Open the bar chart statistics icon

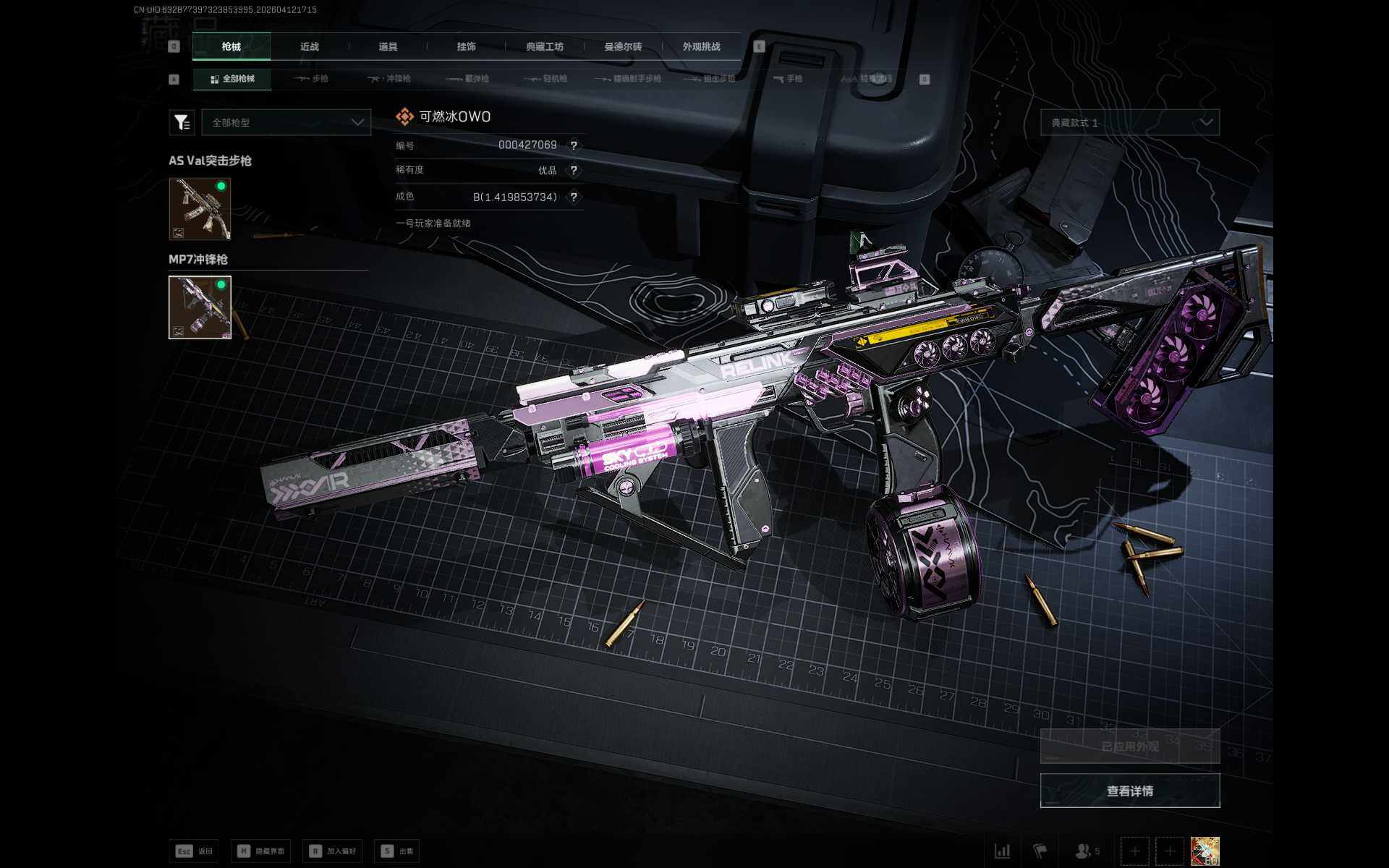(1002, 851)
